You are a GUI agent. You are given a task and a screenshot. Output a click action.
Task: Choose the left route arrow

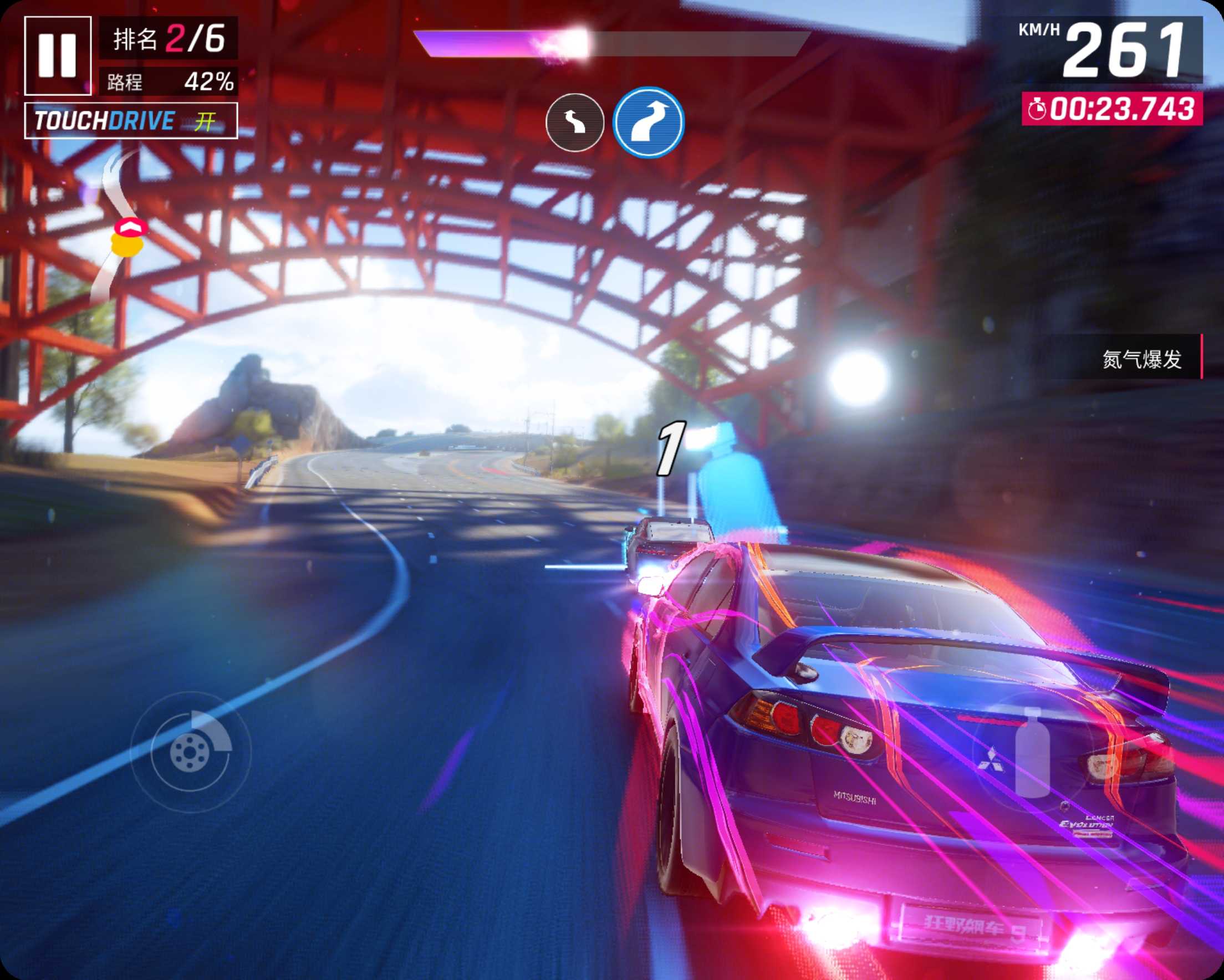(574, 122)
